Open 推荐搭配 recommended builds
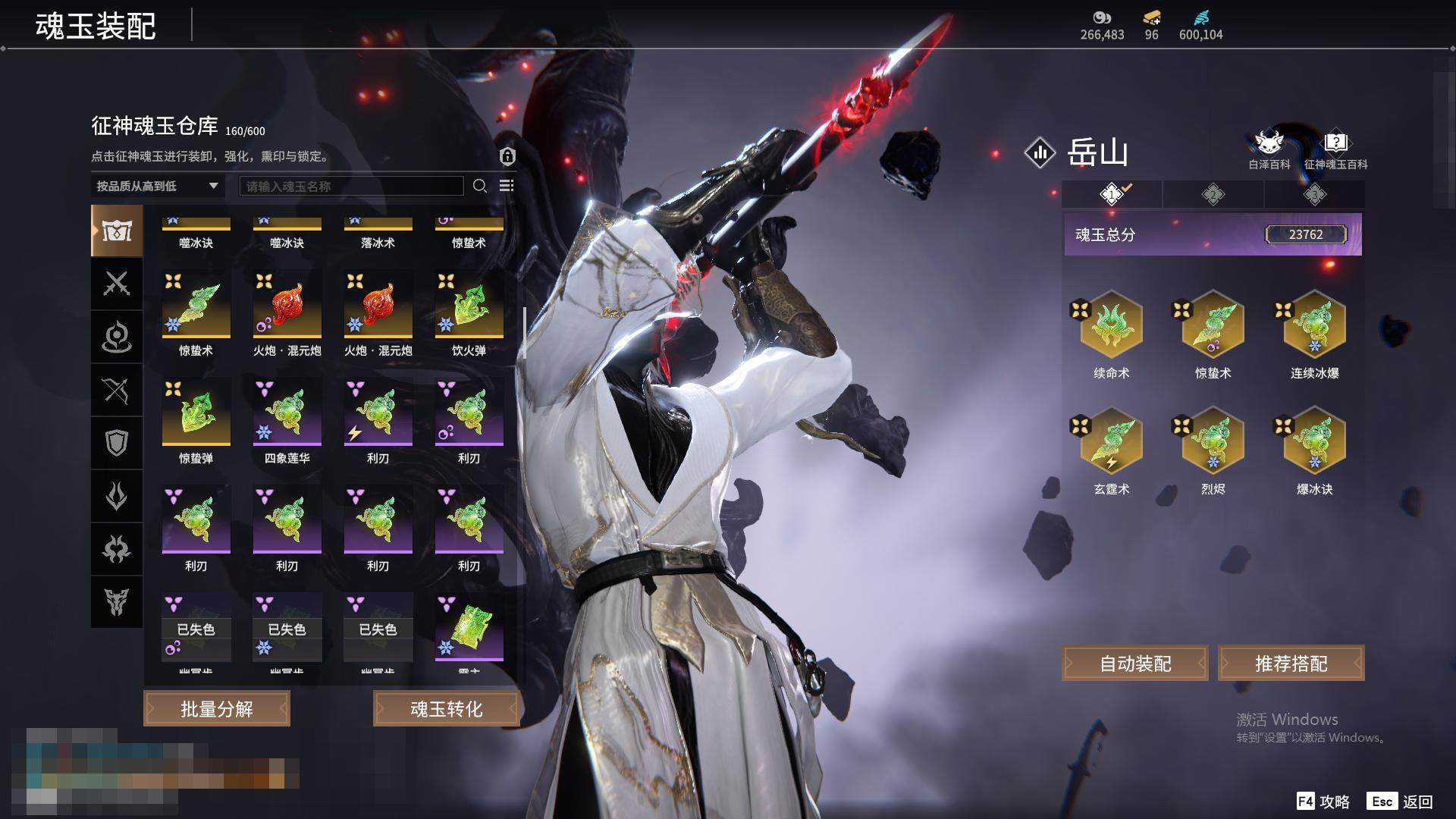 1291,664
